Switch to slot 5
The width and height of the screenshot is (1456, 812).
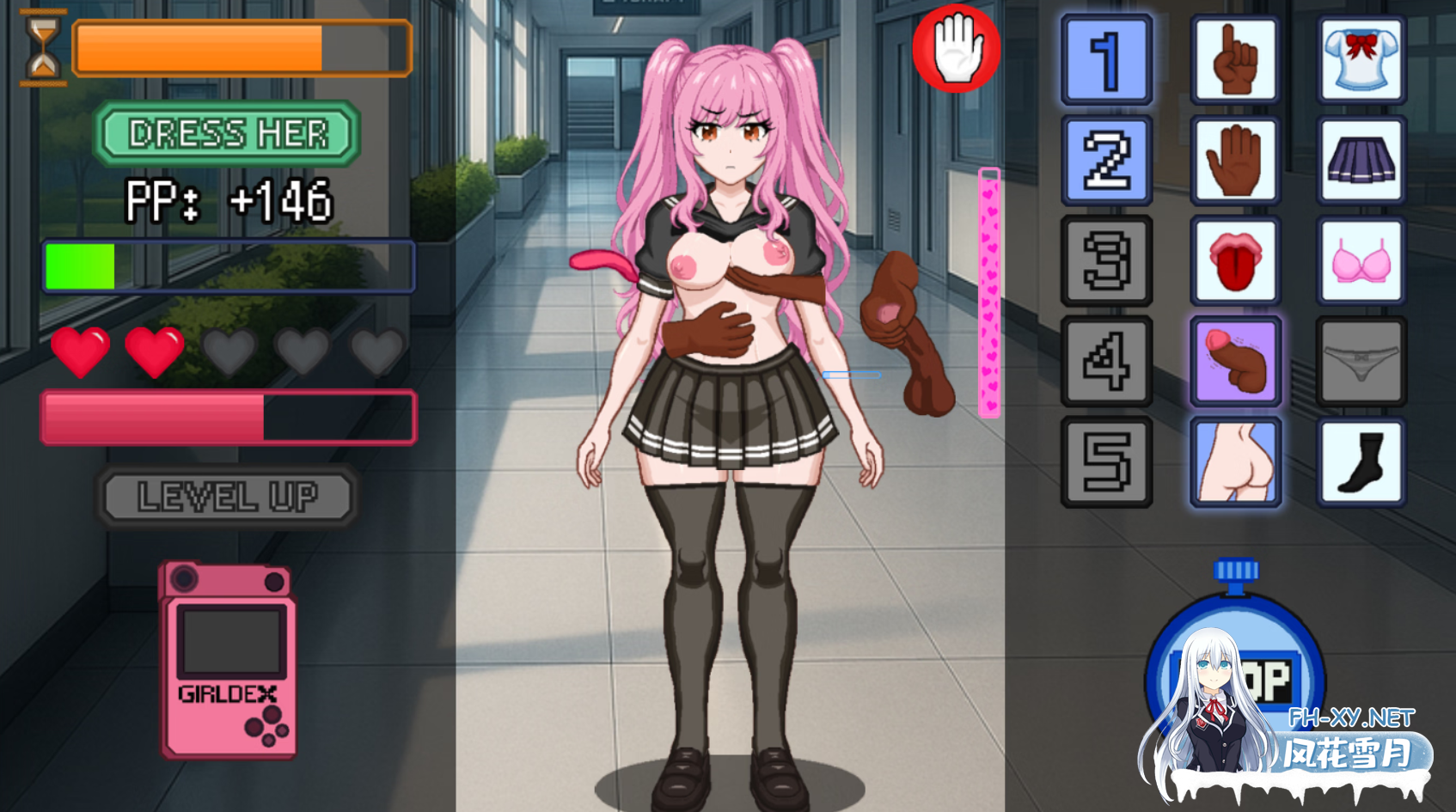(1106, 461)
